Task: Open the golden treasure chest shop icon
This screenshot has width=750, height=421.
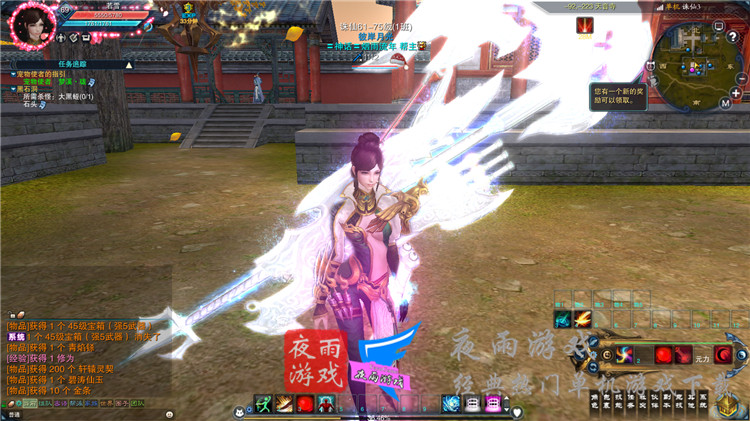Action: (726, 403)
